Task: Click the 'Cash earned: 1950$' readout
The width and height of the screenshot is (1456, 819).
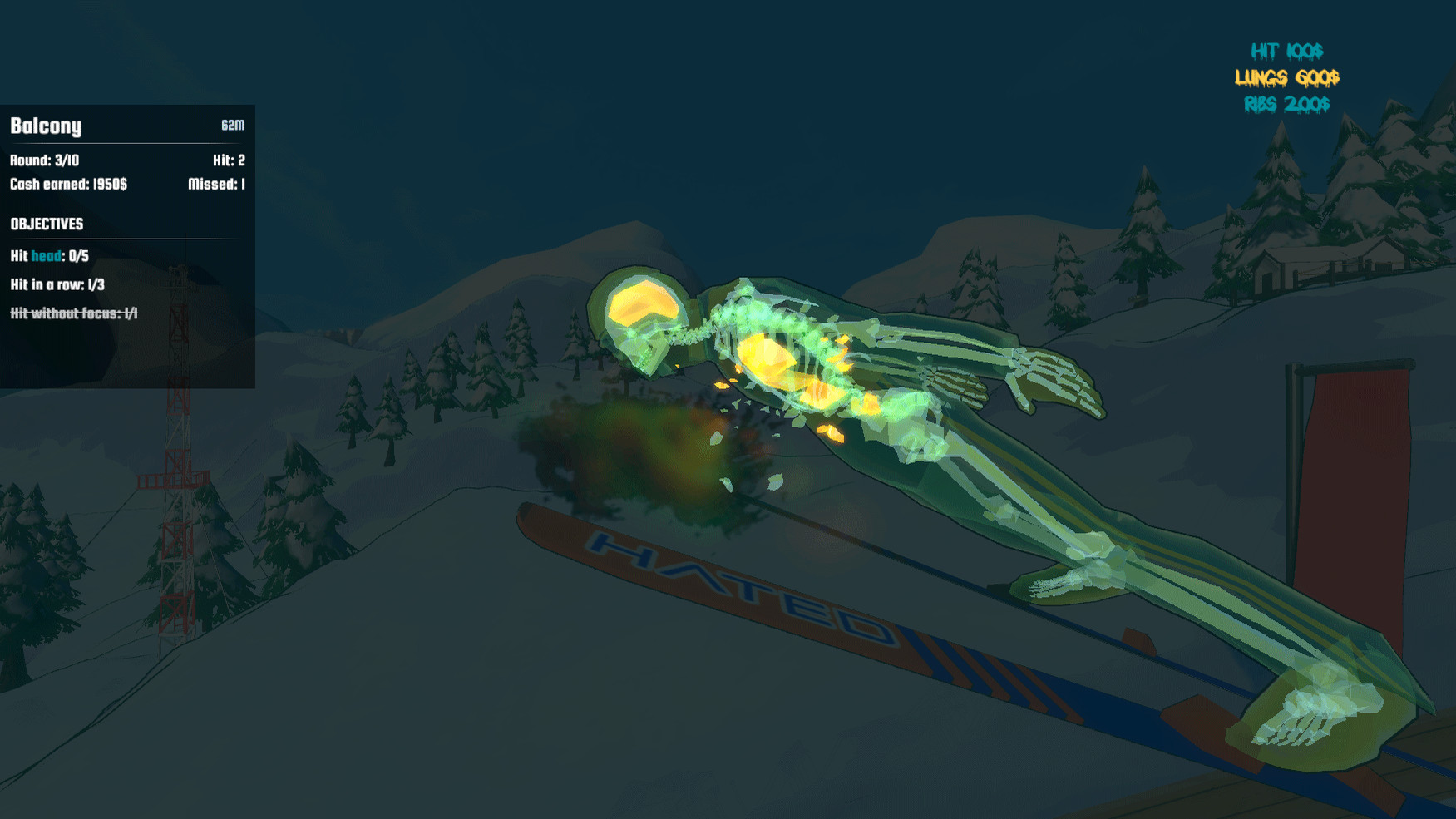Action: [68, 185]
